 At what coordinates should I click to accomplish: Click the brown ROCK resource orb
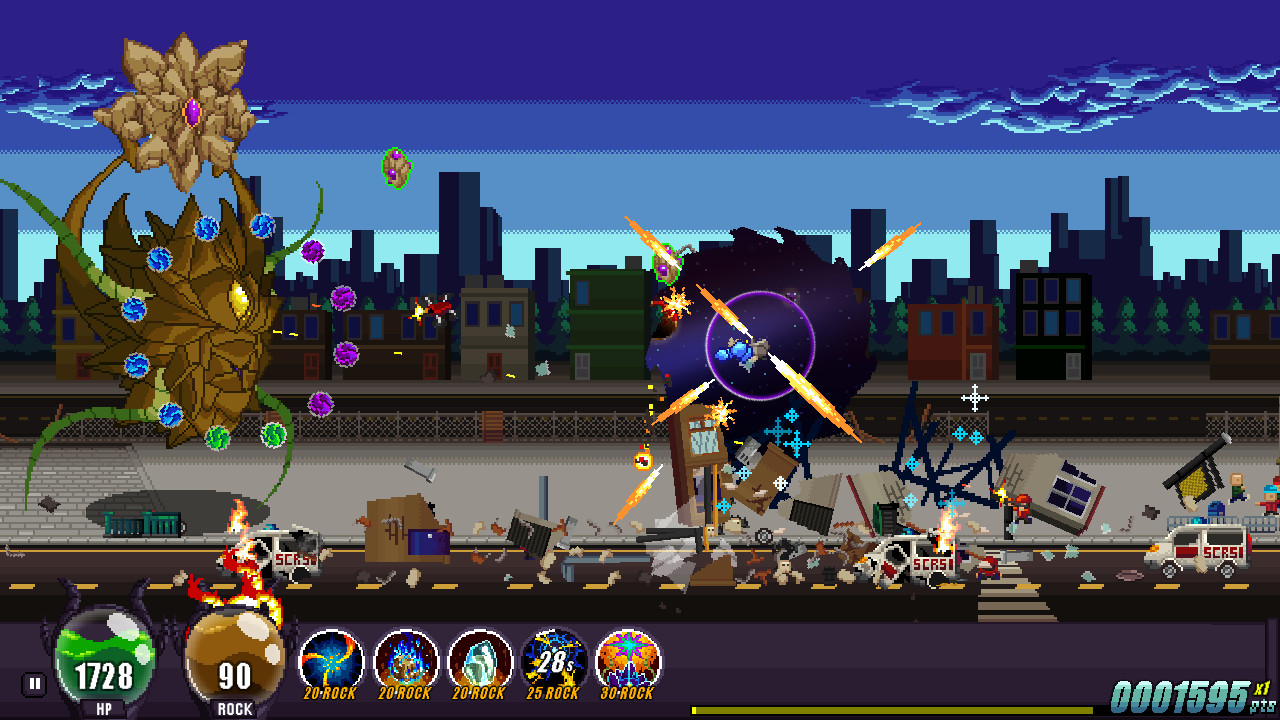click(x=232, y=655)
